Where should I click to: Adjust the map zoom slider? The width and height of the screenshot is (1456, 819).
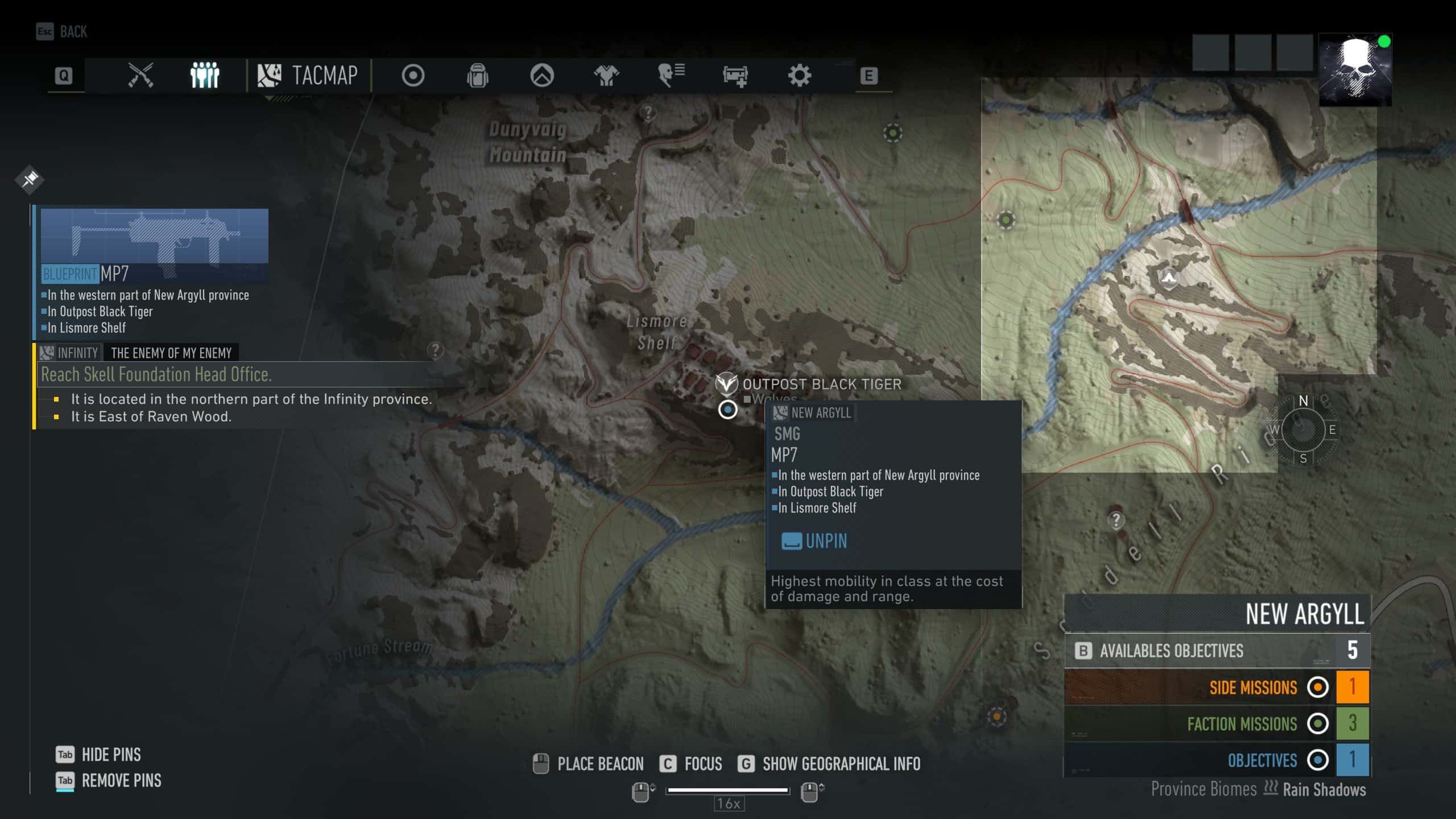pyautogui.click(x=727, y=790)
